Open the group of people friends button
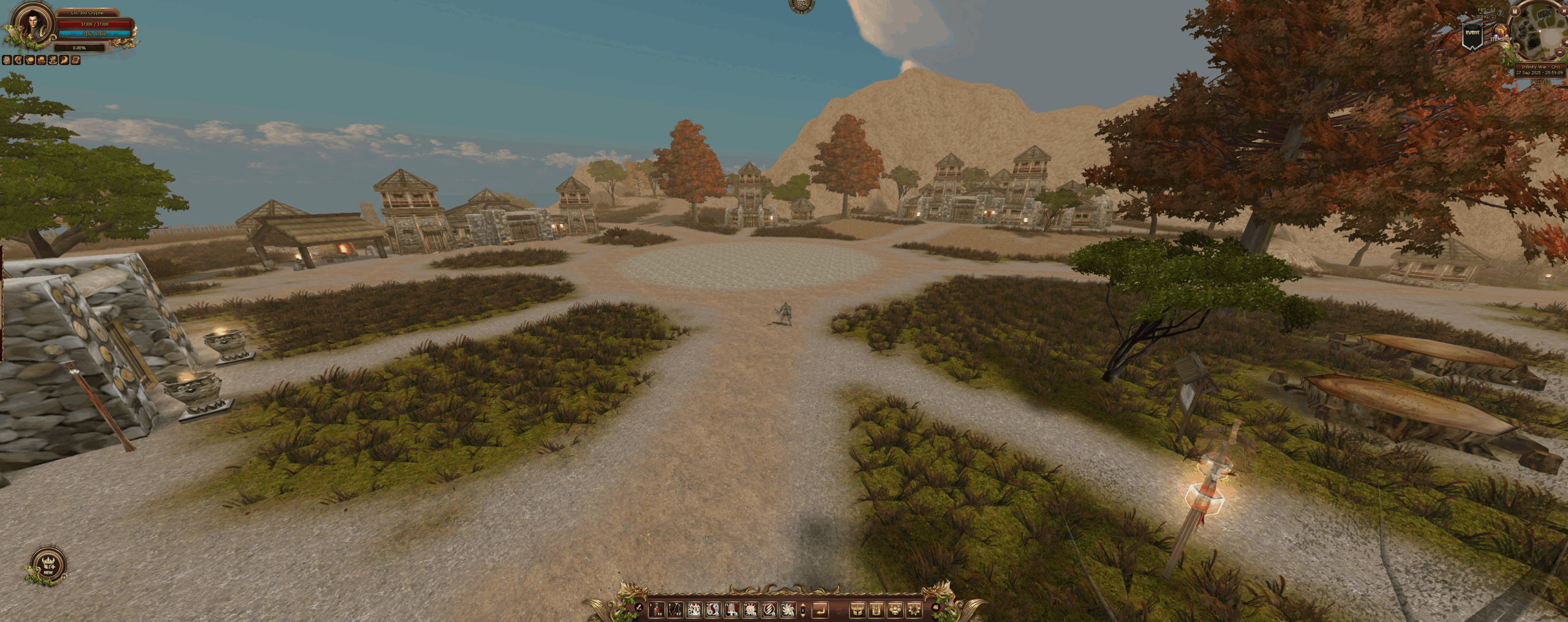 pos(895,609)
